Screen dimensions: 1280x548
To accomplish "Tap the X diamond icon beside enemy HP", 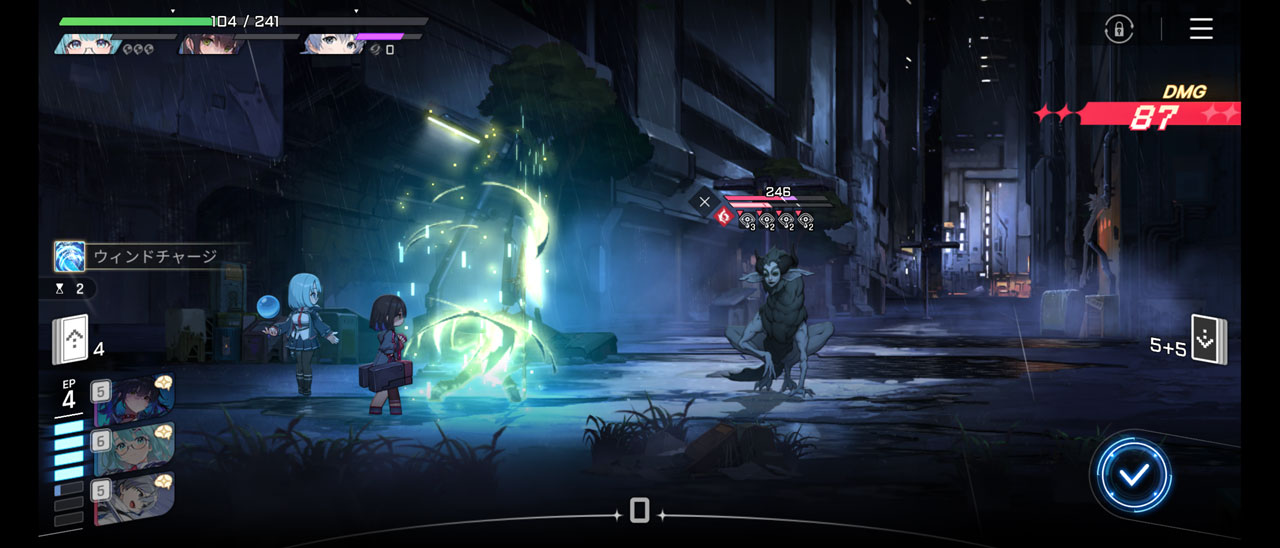I will [x=704, y=202].
